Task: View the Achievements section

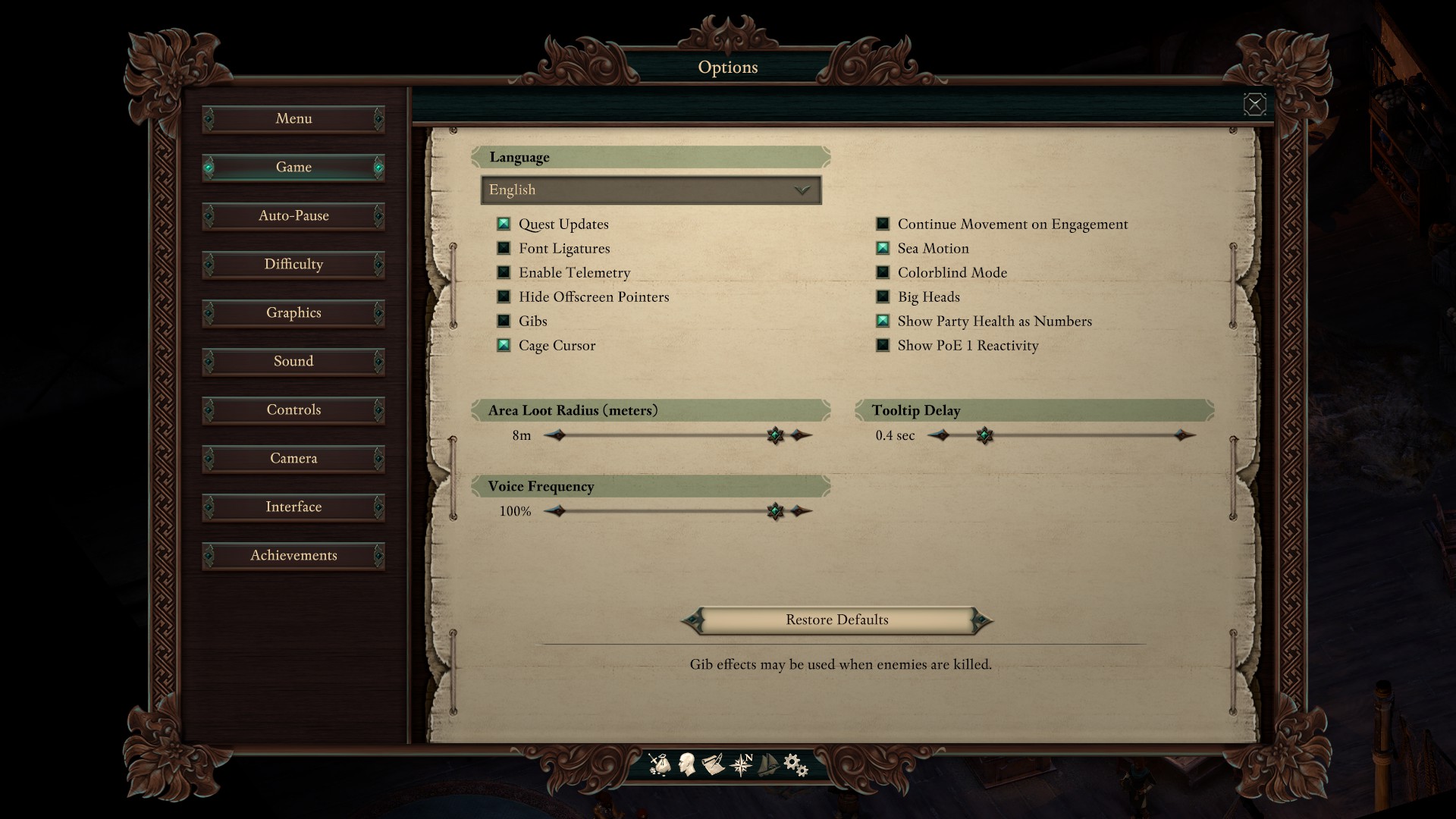Action: coord(293,556)
